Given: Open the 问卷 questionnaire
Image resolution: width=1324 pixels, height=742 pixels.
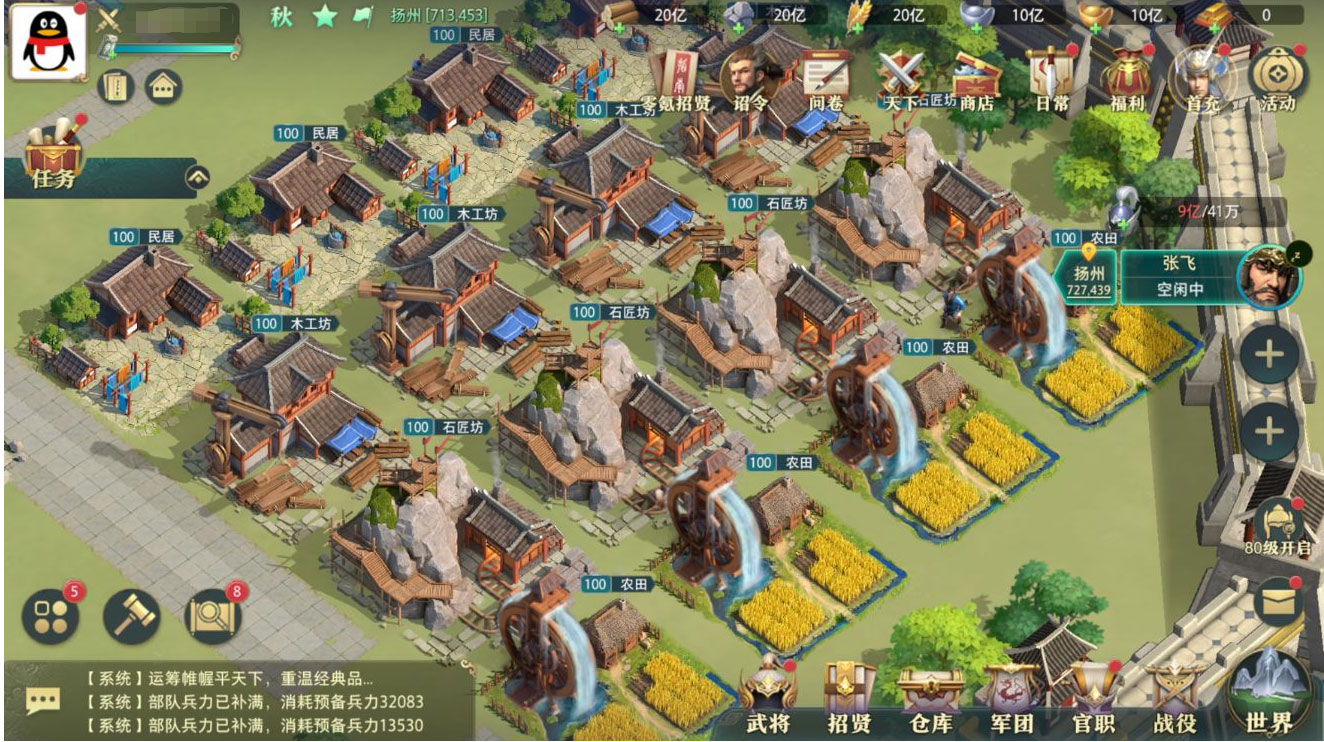Looking at the screenshot, I should 825,78.
